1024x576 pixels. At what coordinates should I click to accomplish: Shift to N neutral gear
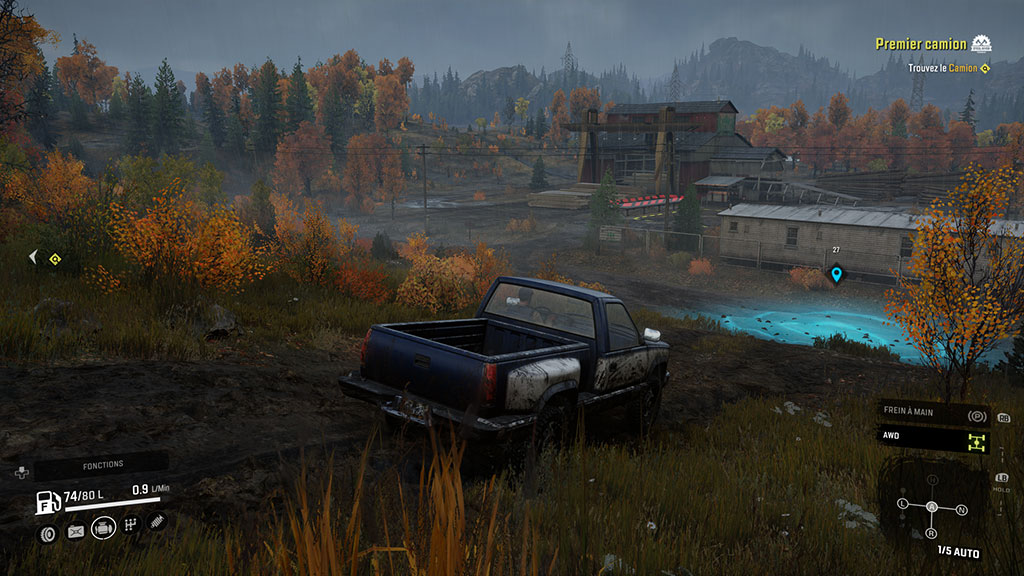pos(961,510)
